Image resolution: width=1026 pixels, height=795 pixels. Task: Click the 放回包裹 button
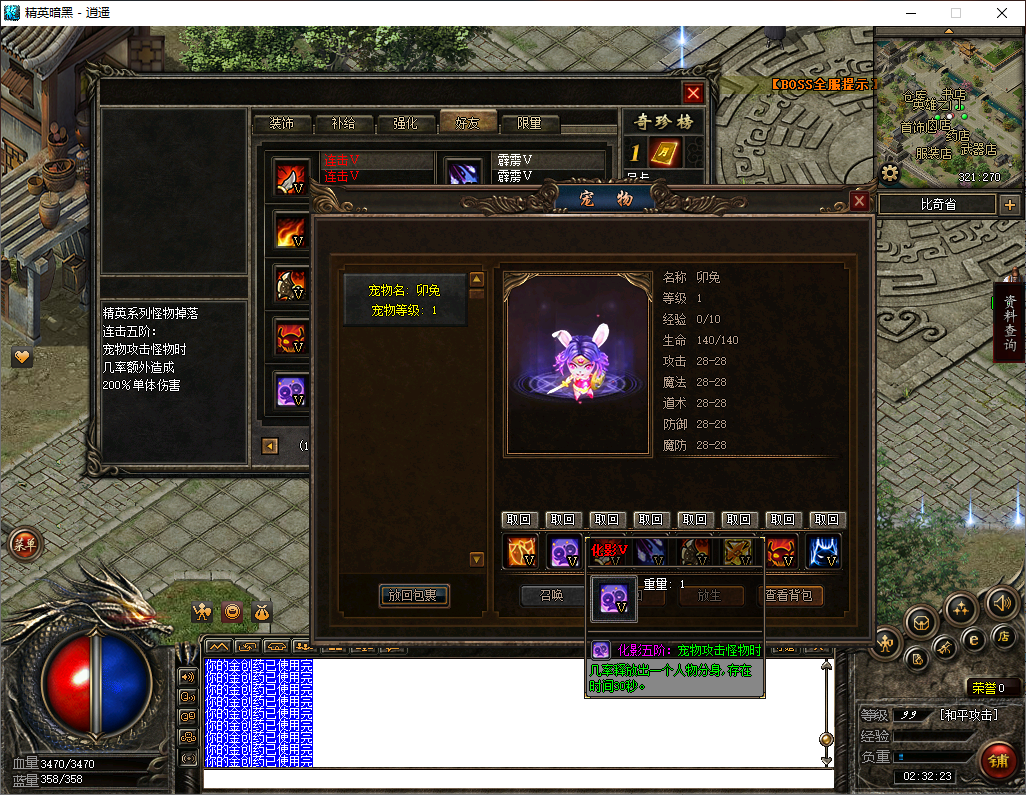pyautogui.click(x=414, y=596)
